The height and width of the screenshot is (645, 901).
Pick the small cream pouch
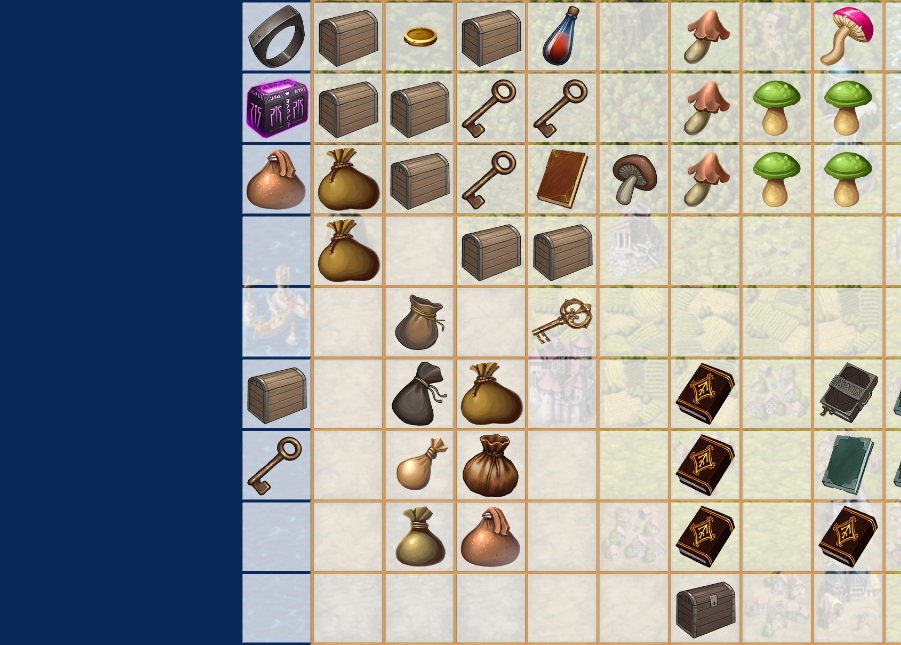[x=419, y=465]
